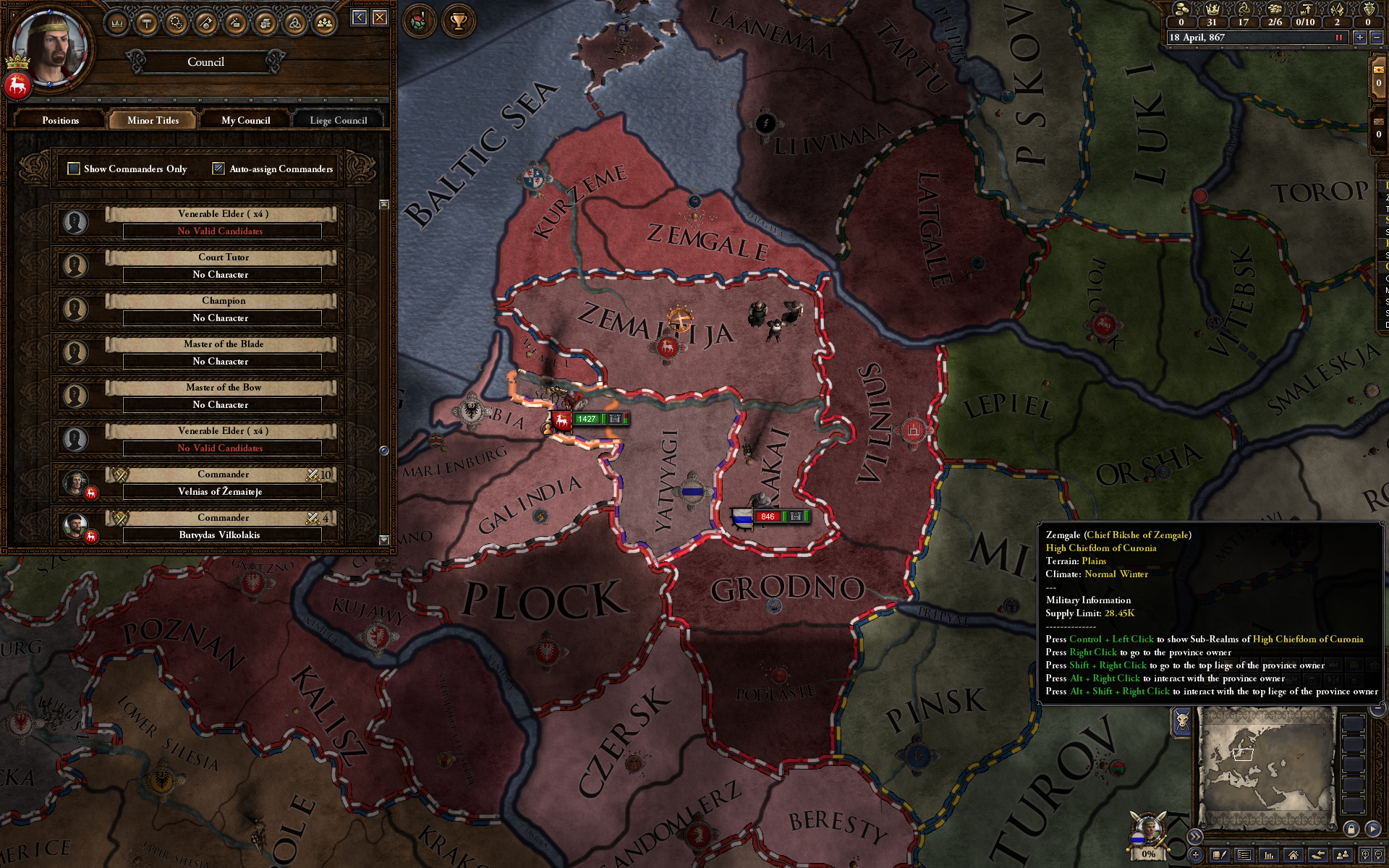Select commander Velnias of Žemaiteje

pos(222,491)
